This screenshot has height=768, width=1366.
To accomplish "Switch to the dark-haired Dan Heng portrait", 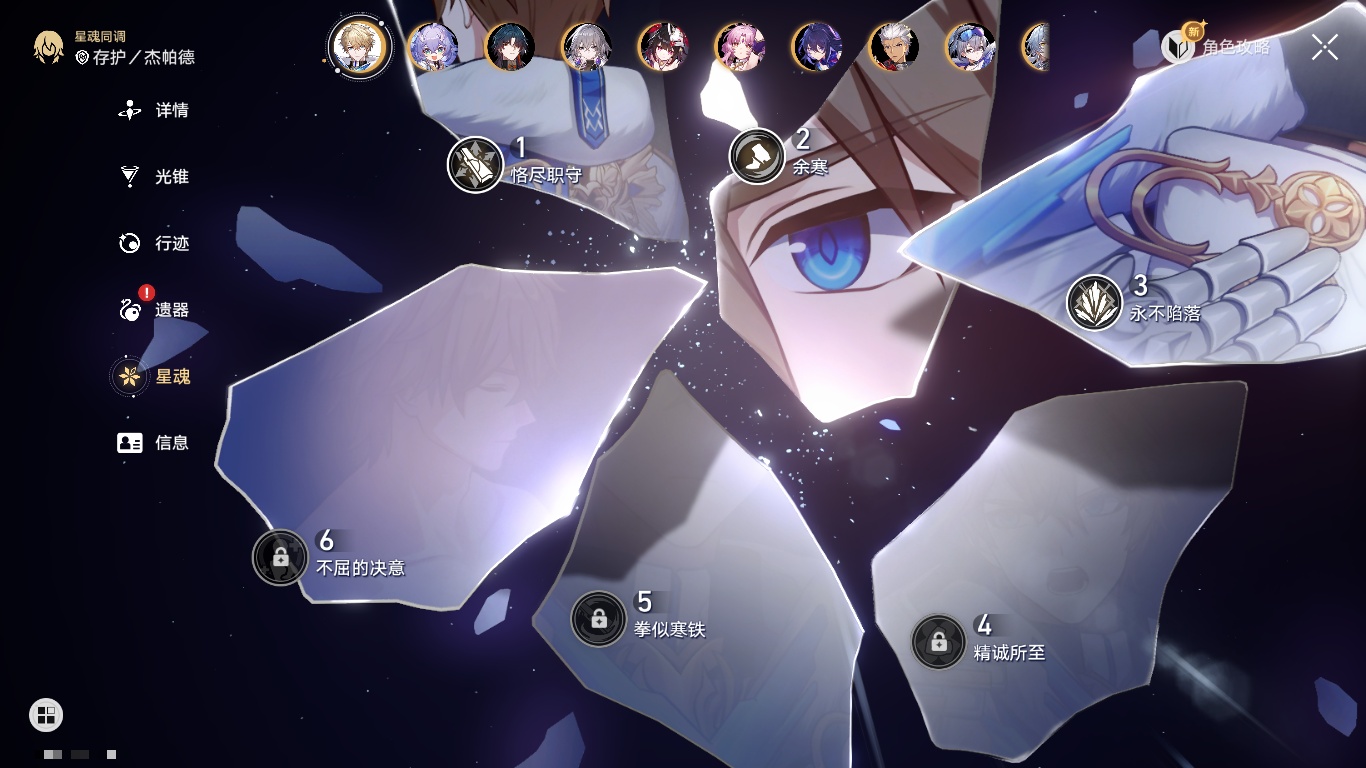I will tap(510, 47).
